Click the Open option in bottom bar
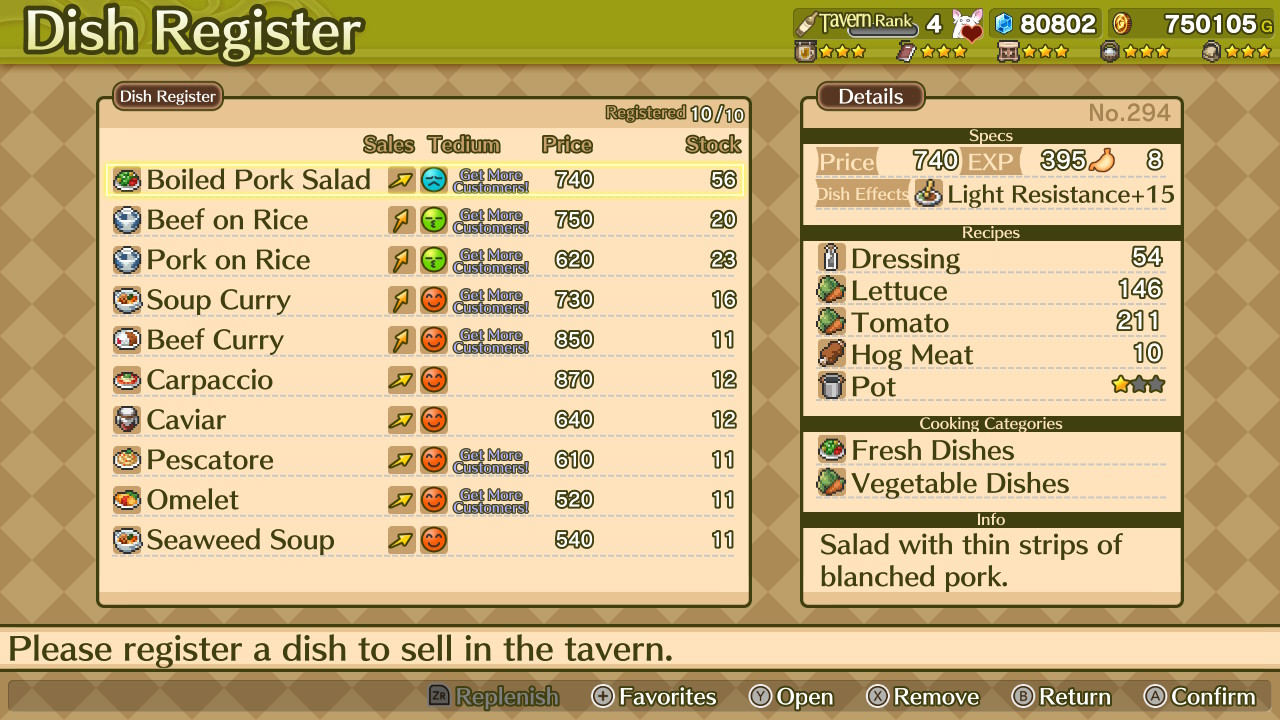 791,697
